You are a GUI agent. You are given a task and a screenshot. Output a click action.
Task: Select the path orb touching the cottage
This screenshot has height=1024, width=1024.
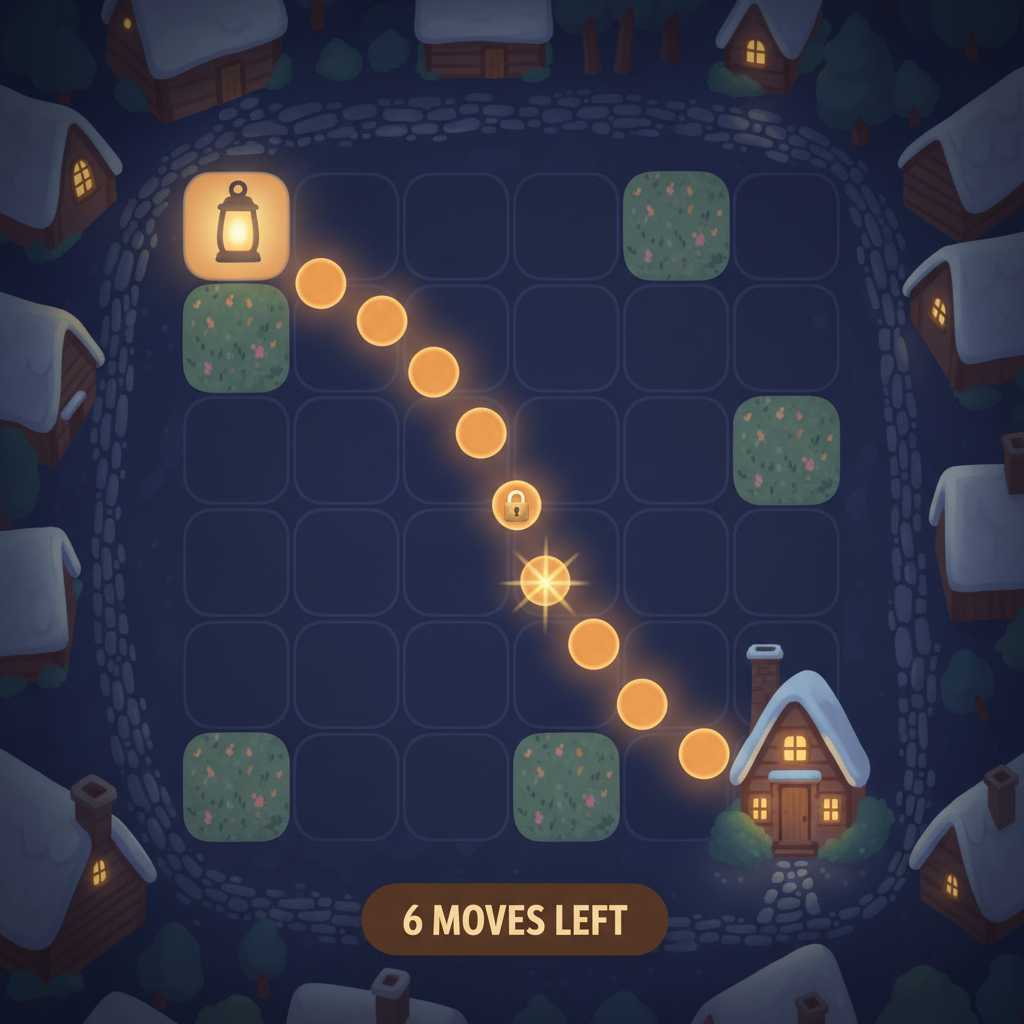point(704,754)
